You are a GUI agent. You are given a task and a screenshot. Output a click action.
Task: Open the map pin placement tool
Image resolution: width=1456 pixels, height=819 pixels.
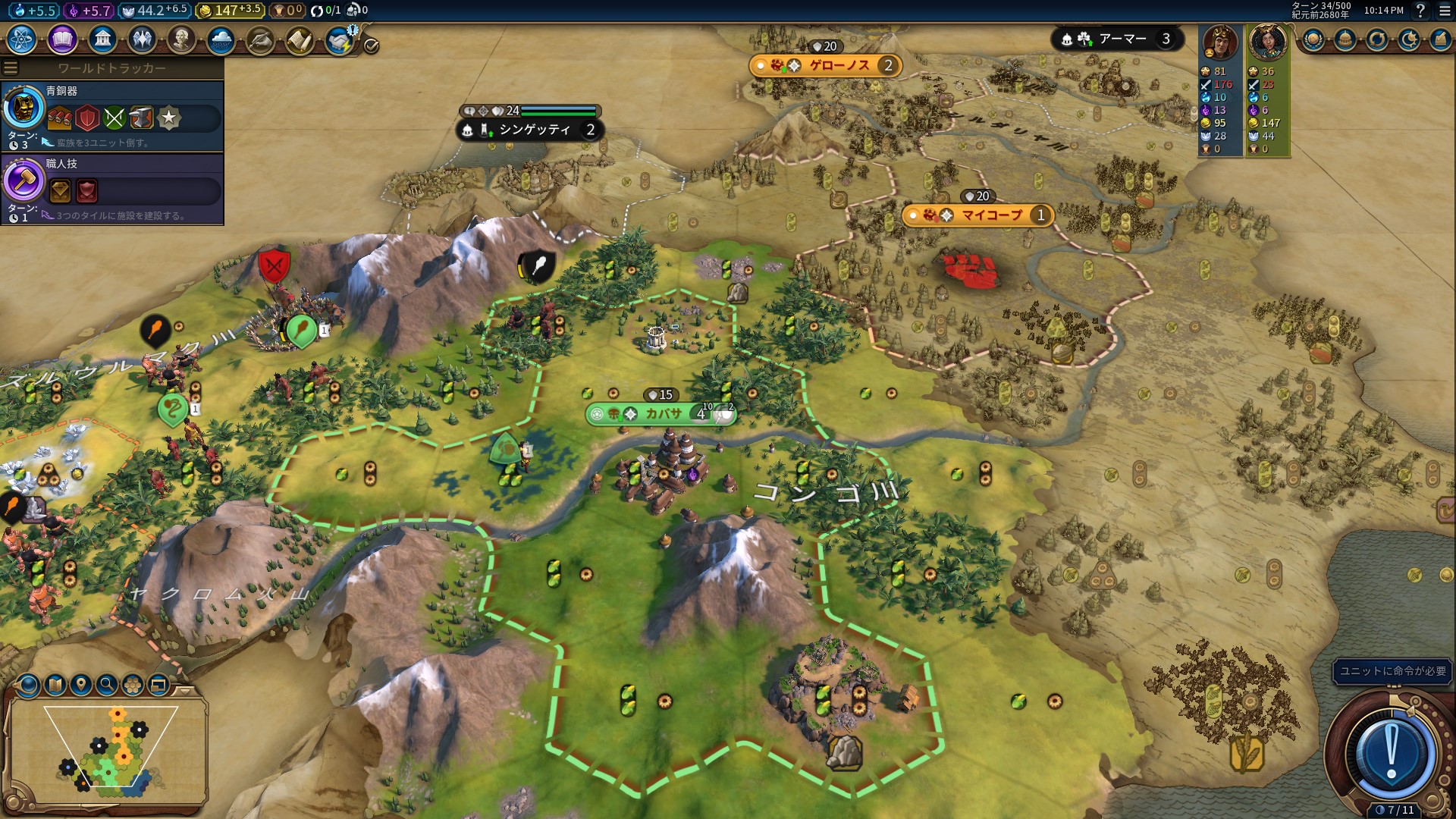point(81,686)
